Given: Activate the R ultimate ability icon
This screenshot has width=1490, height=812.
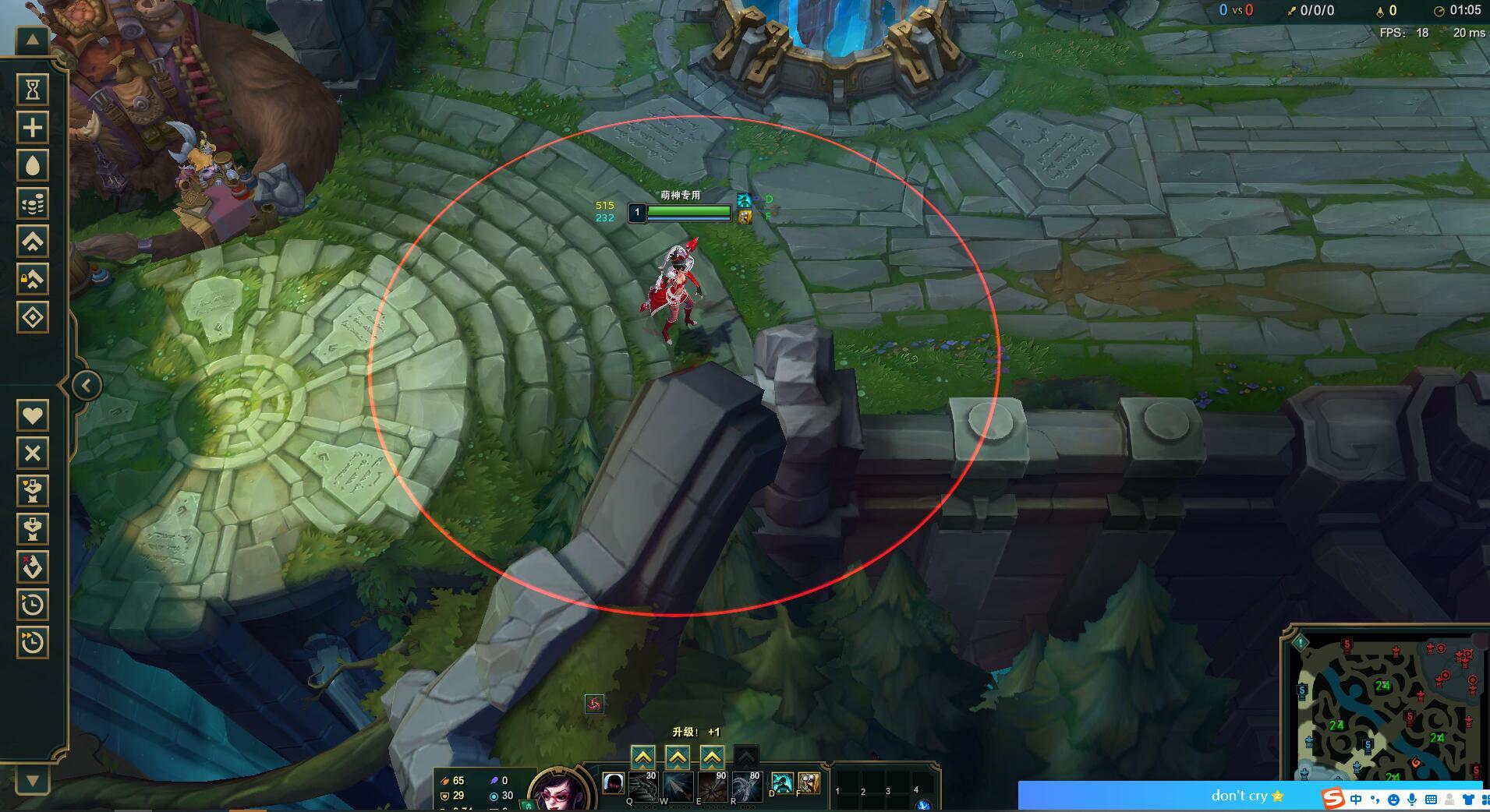Looking at the screenshot, I should click(x=746, y=787).
